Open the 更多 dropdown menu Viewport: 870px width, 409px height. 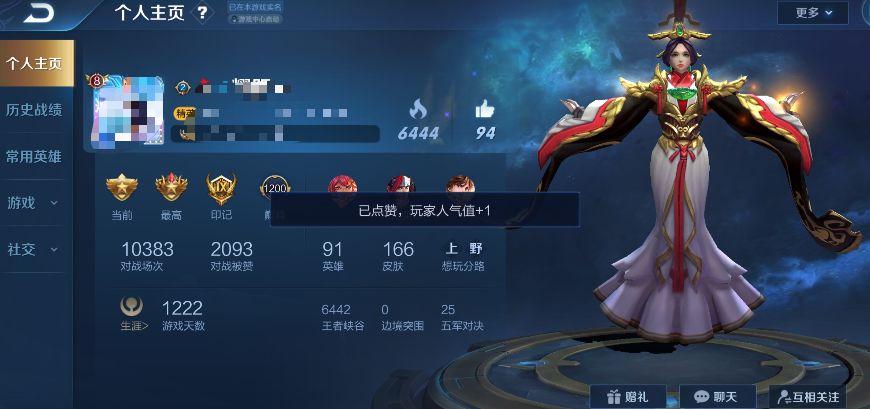(x=812, y=13)
